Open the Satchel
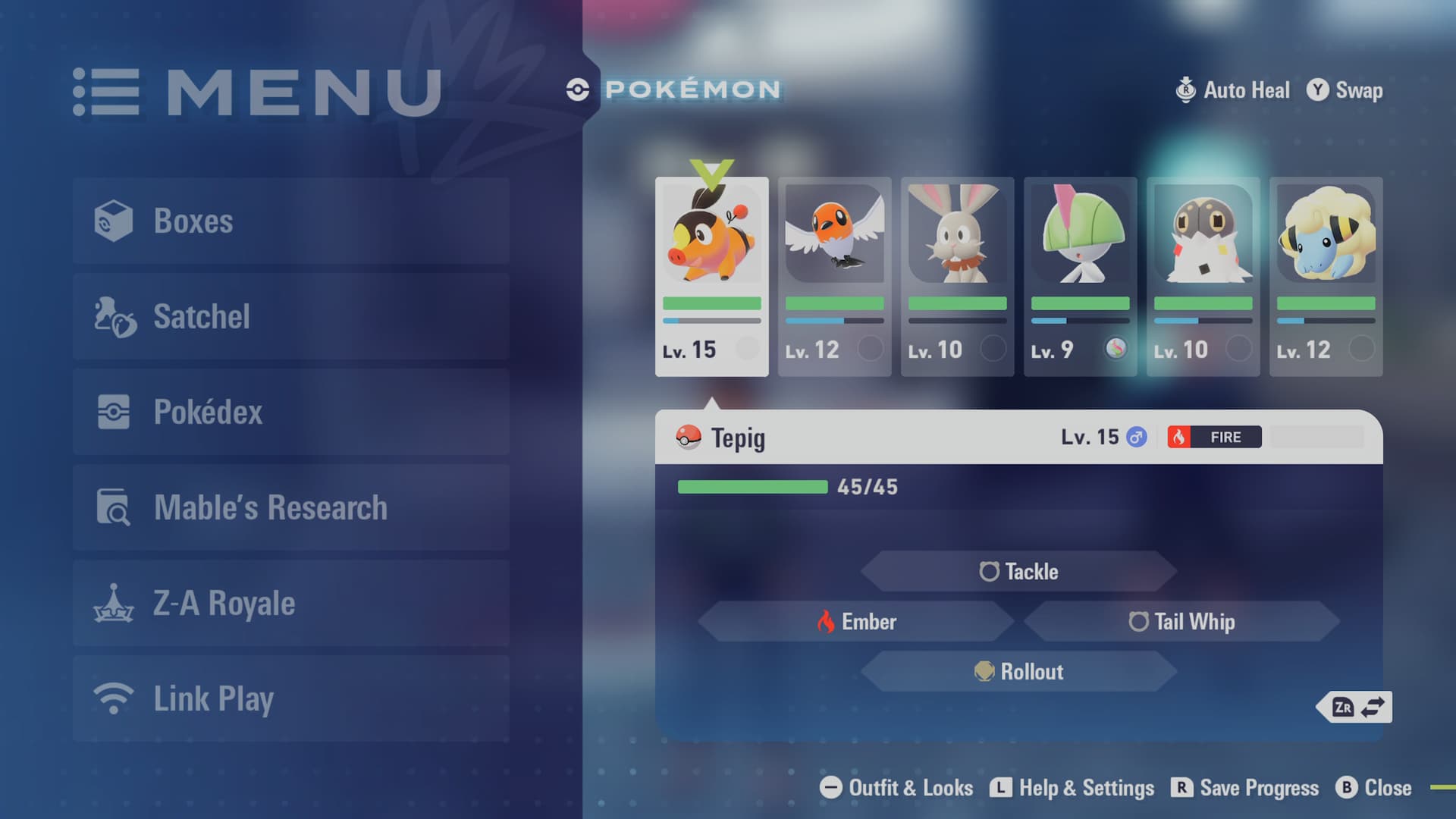The image size is (1456, 819). pyautogui.click(x=291, y=316)
